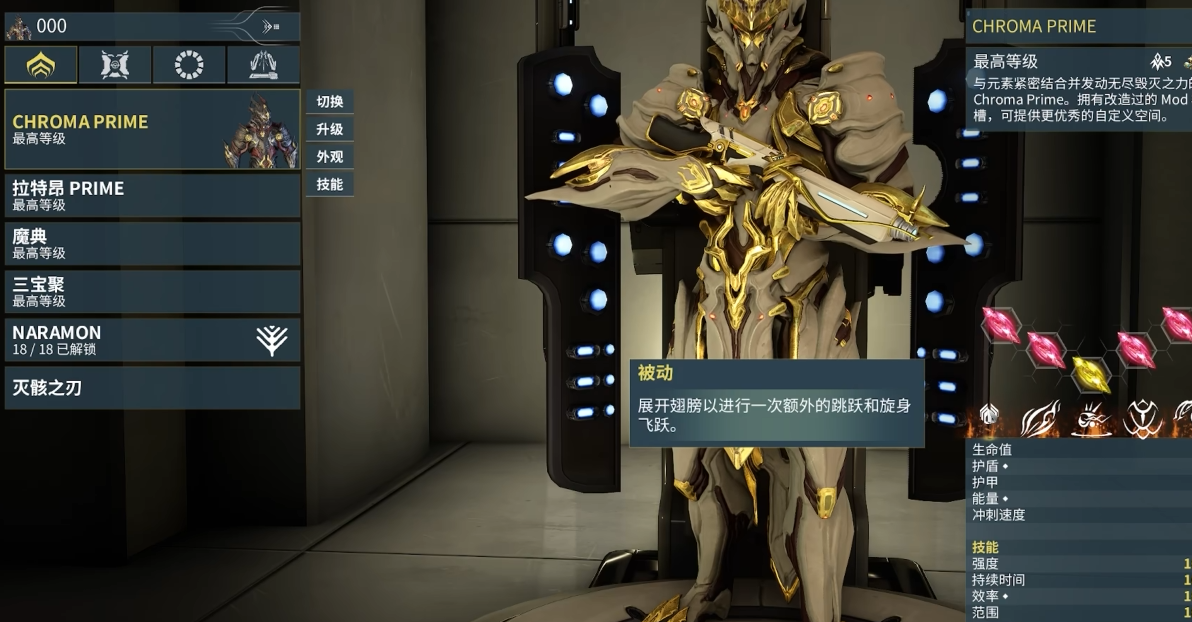
Task: Switch to the Warframe lotus emblem tab
Action: point(40,65)
